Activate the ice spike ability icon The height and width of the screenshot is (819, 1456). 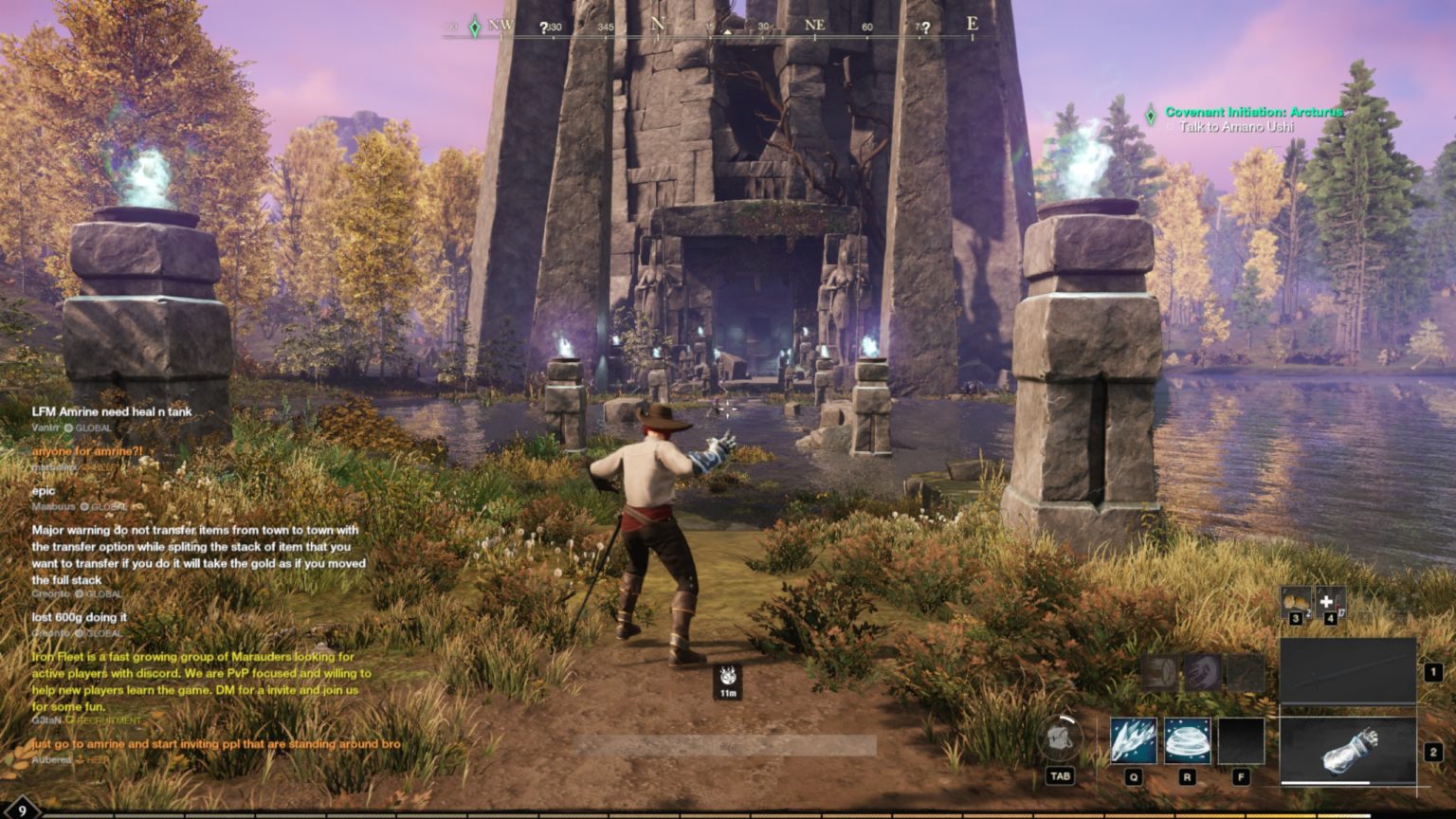click(1133, 741)
